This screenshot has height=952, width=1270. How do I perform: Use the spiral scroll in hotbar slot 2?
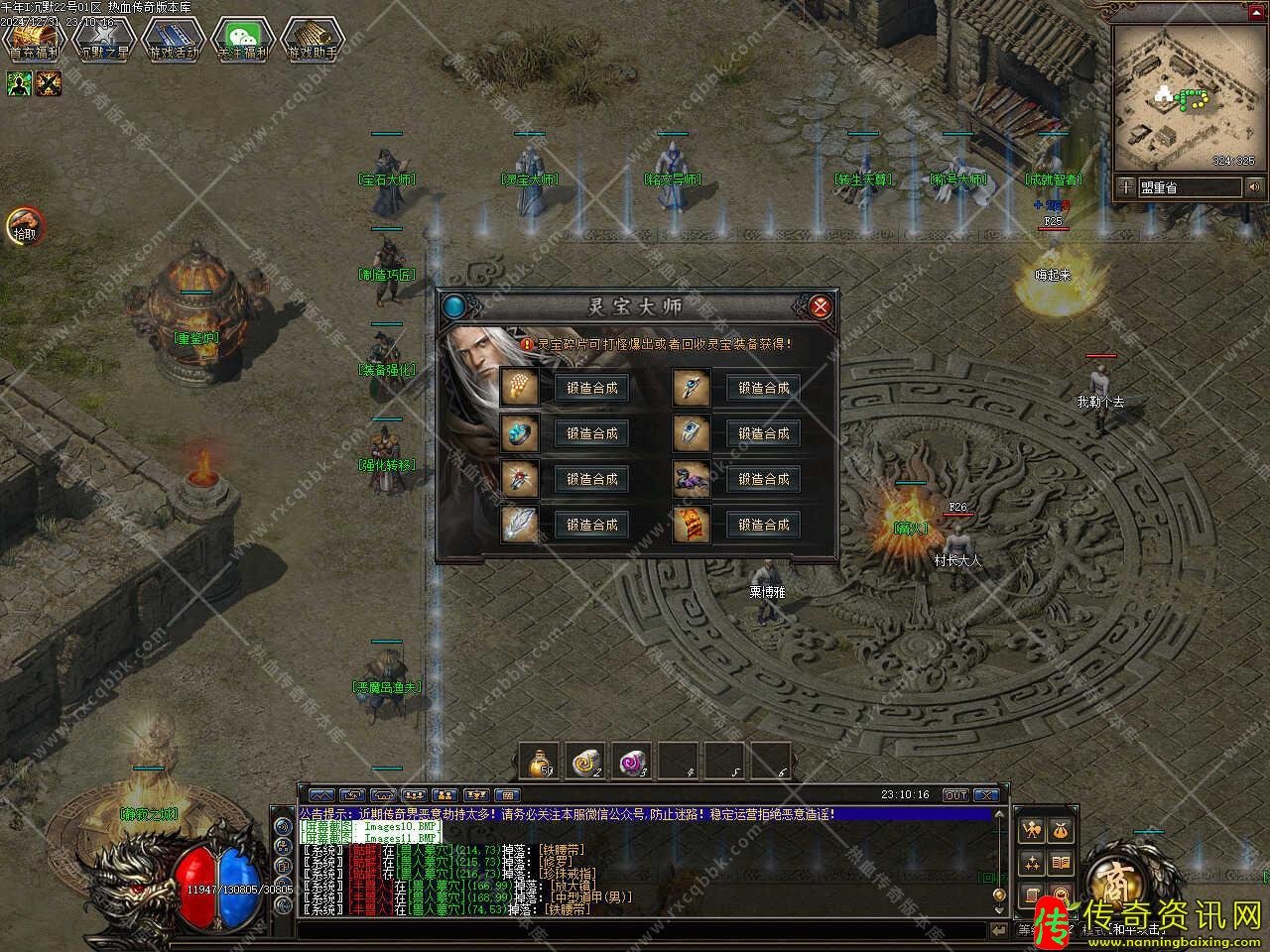[x=585, y=761]
